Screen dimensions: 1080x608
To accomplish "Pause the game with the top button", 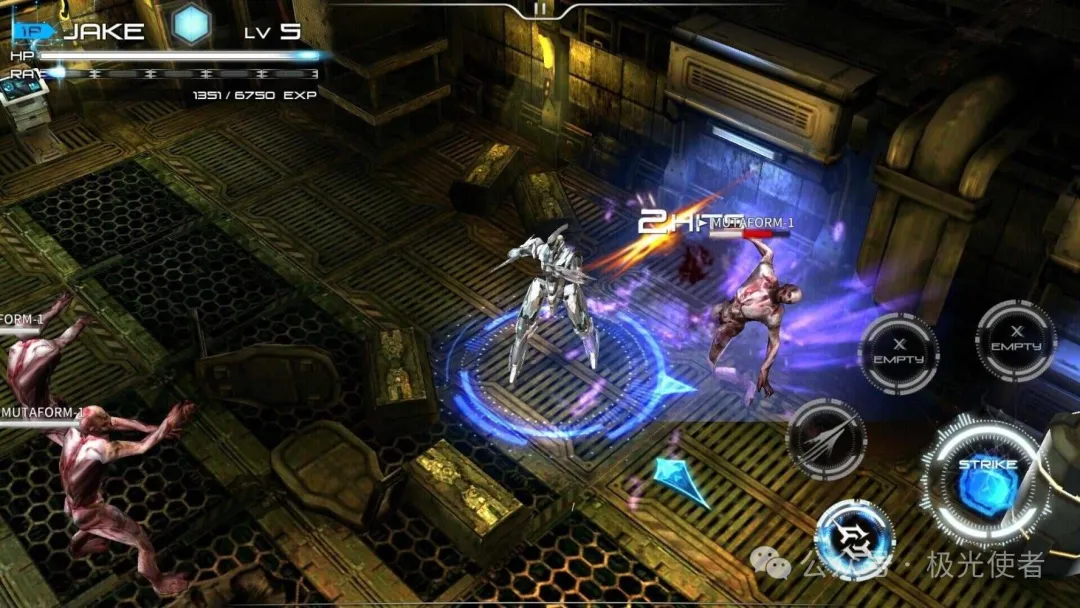I will [541, 9].
